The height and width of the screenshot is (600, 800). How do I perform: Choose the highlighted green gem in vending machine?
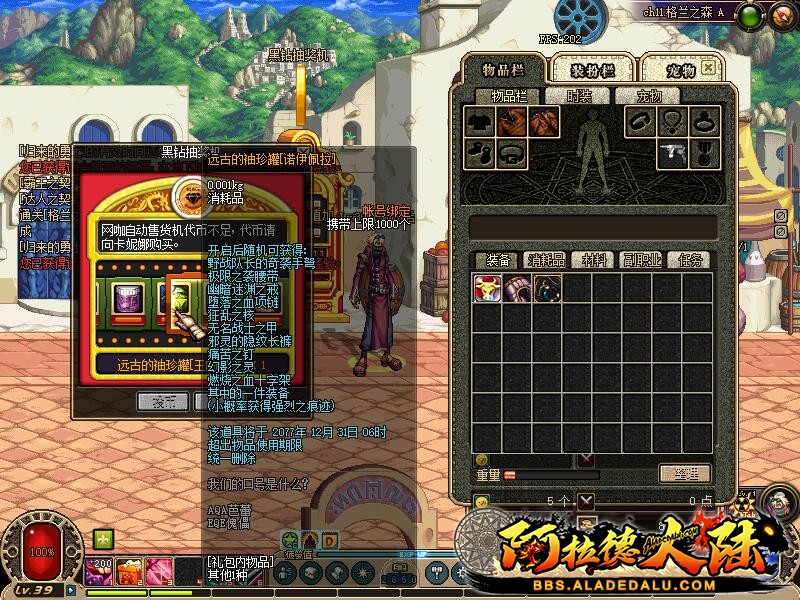pos(179,298)
